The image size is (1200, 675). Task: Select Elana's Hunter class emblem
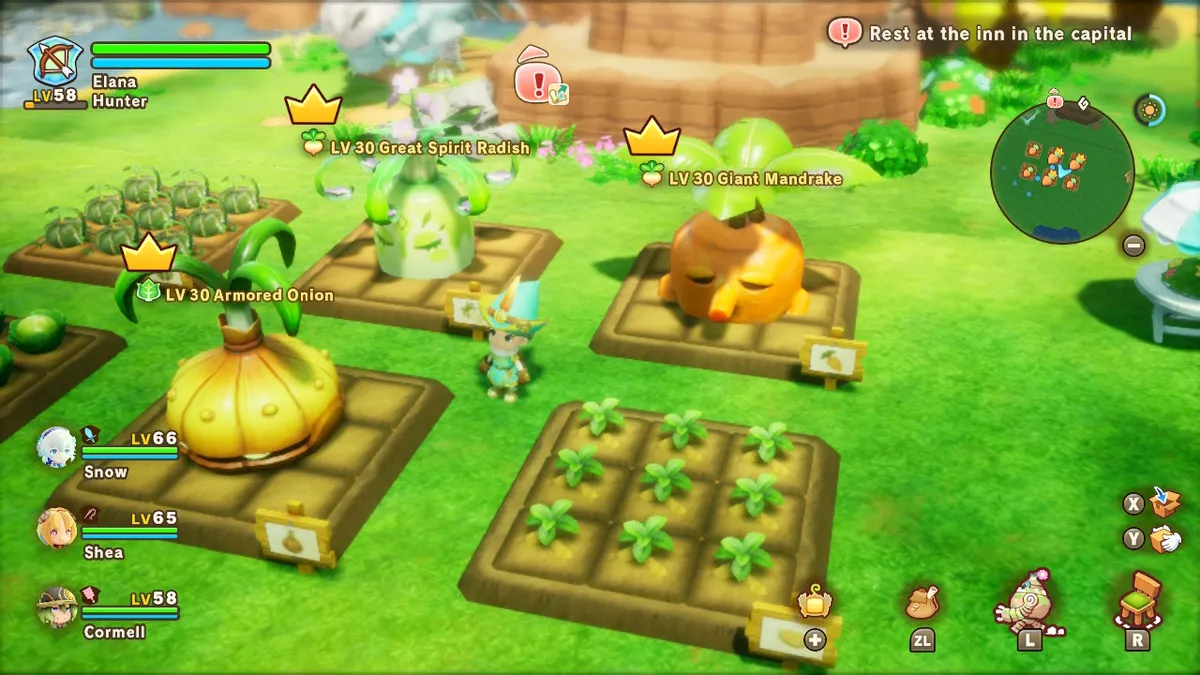point(54,61)
